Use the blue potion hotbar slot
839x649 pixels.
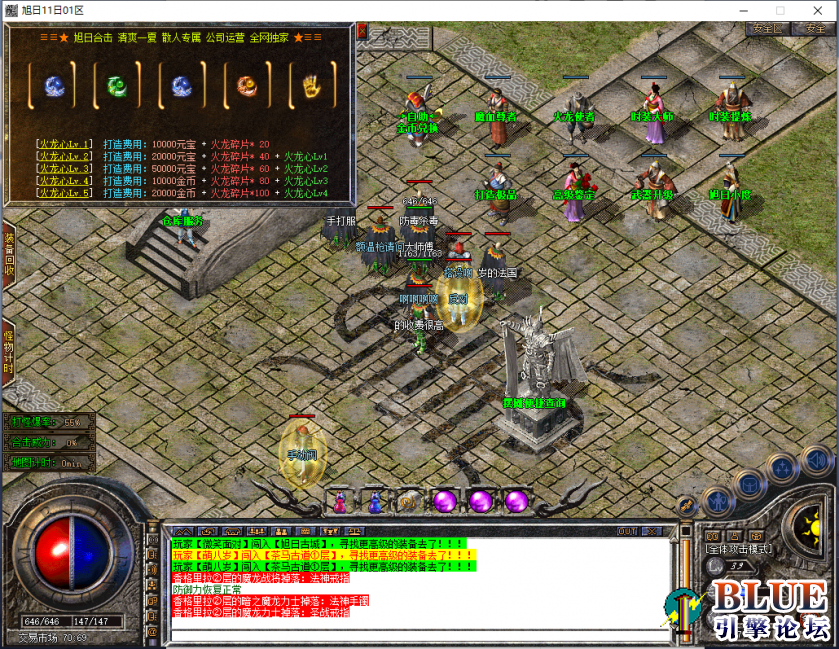(375, 501)
